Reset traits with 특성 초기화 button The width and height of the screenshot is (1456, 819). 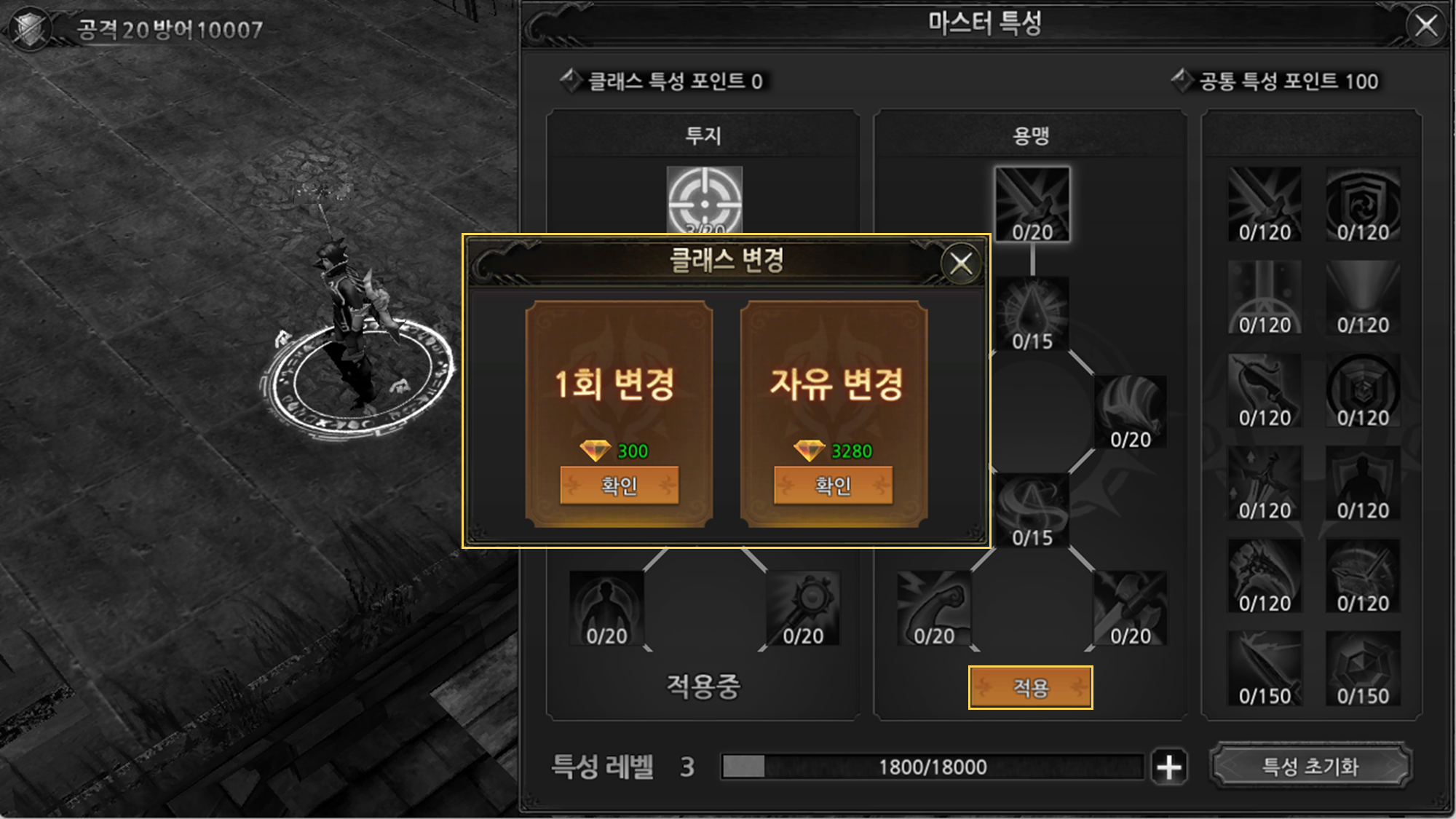coord(1310,766)
